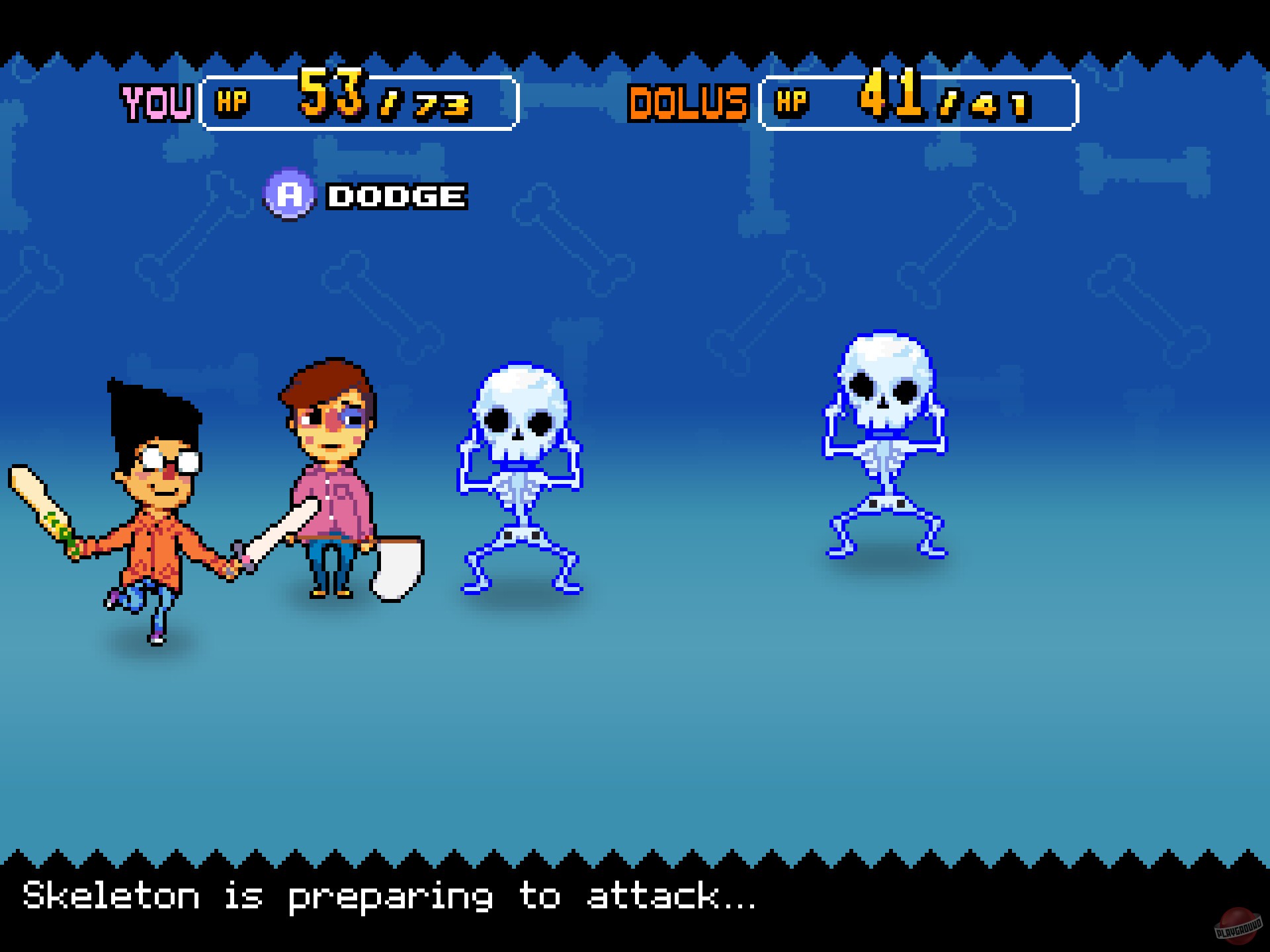Click the dialogue box at the bottom

[635, 906]
